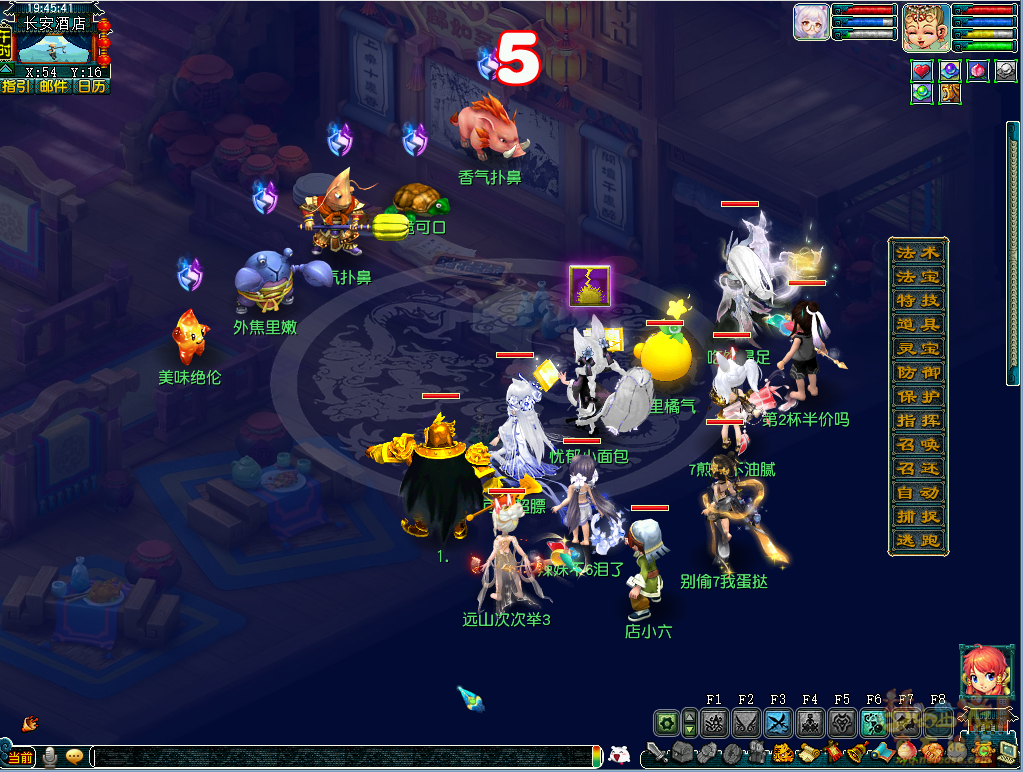Open the 日历 calendar button
The image size is (1023, 772).
[92, 87]
